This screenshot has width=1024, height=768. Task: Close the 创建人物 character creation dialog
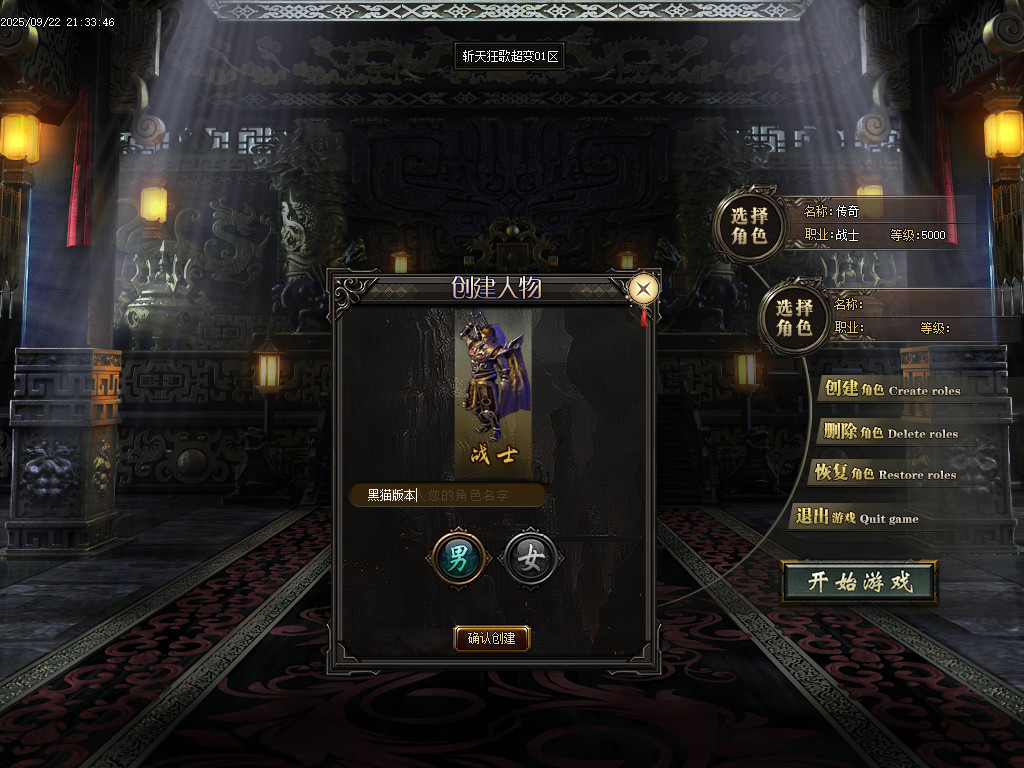click(x=644, y=290)
